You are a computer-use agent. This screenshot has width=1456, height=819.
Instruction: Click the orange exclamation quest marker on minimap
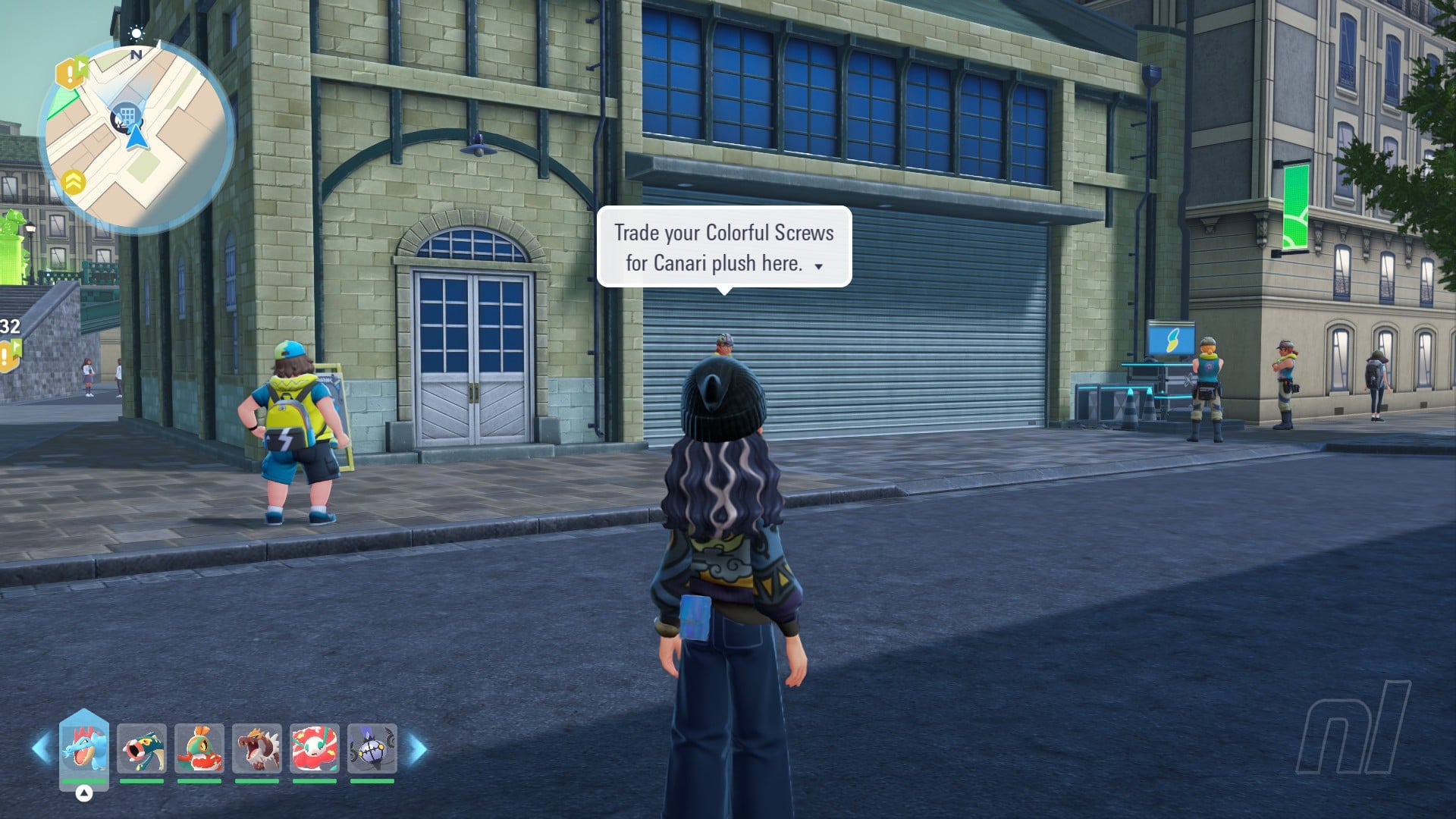(71, 74)
